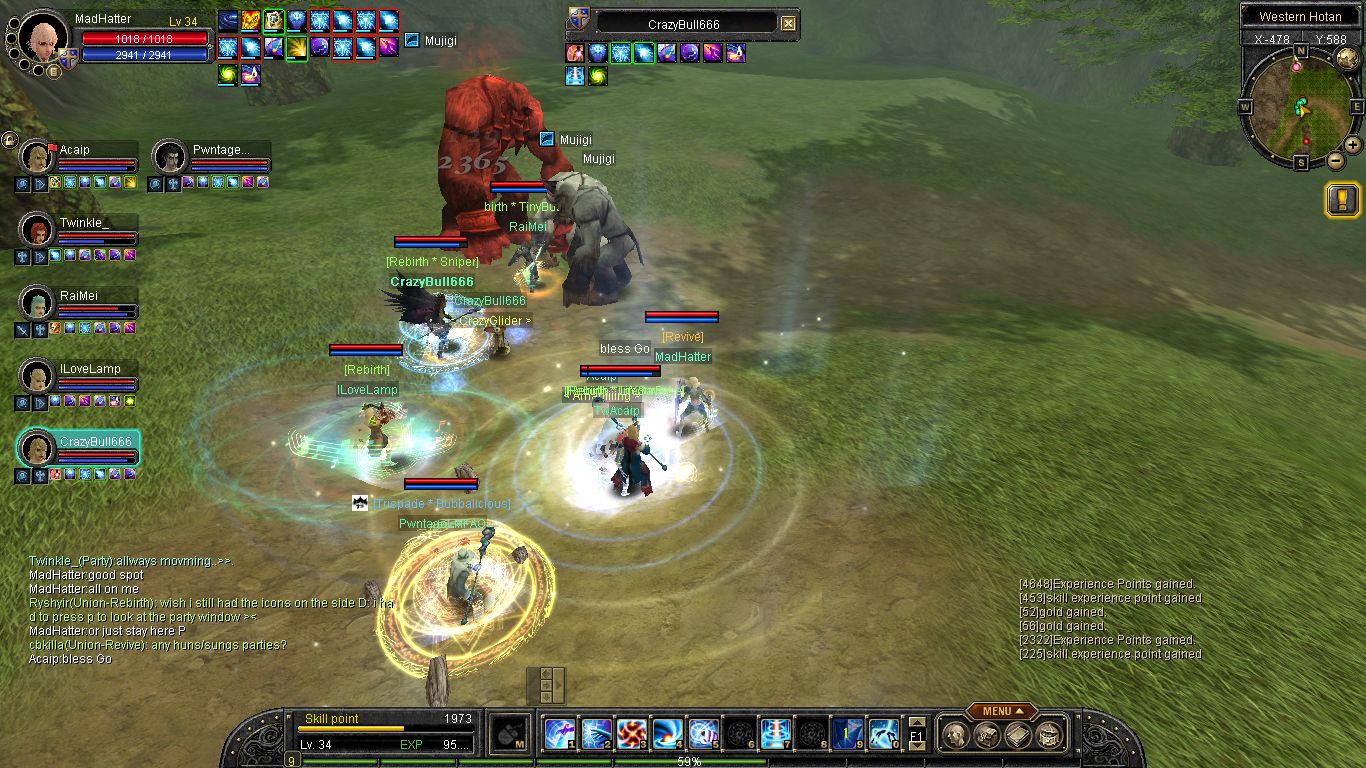Select party member Acaip's portrait
1366x768 pixels.
click(x=37, y=157)
